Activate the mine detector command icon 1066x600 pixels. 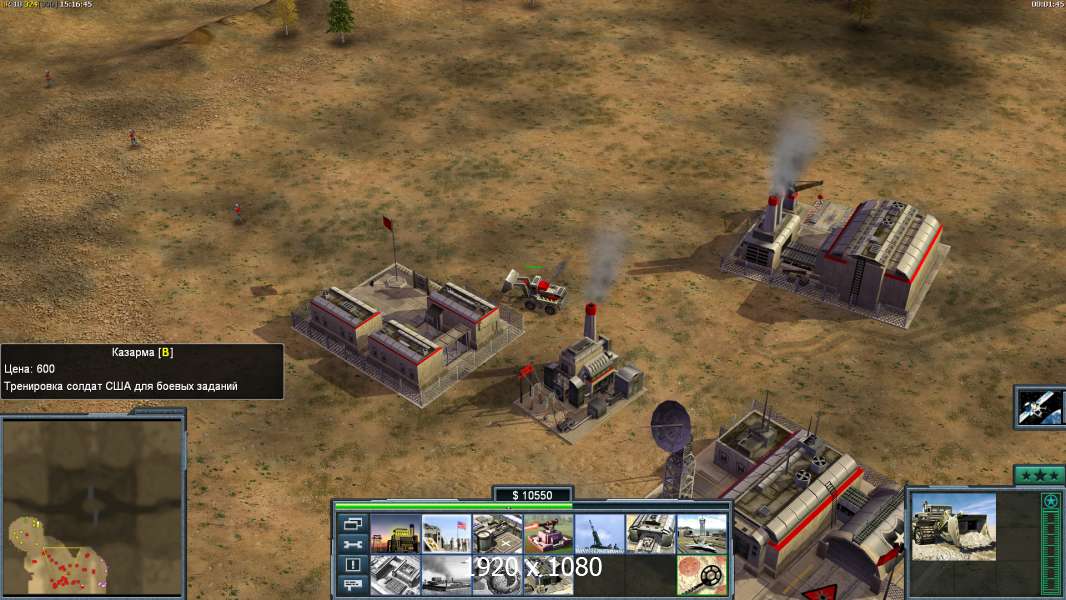[701, 575]
